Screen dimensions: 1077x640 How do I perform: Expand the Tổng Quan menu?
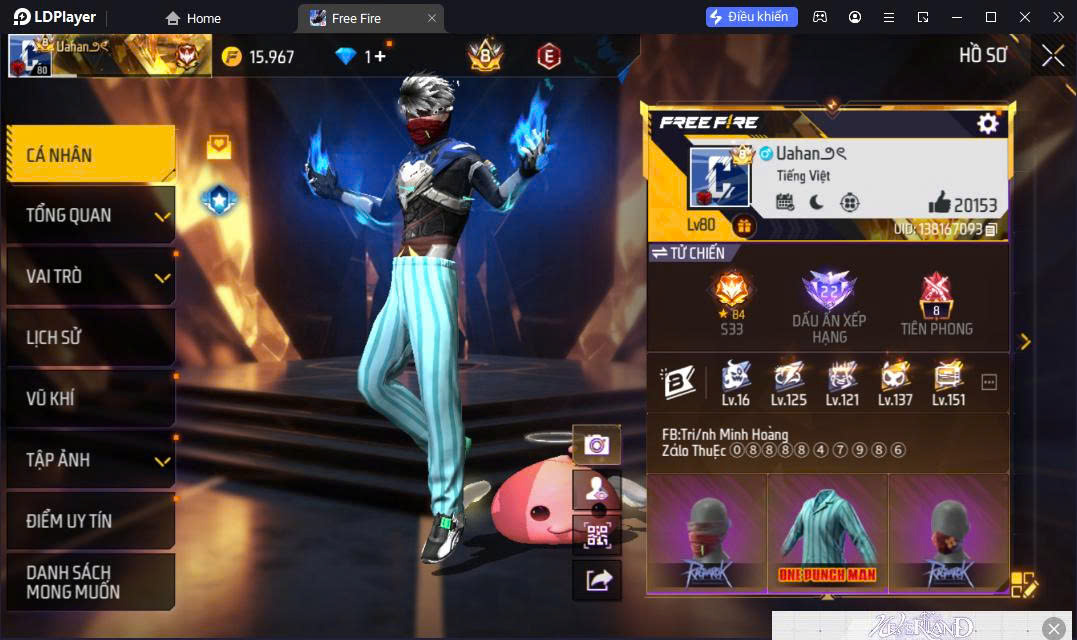[x=90, y=215]
